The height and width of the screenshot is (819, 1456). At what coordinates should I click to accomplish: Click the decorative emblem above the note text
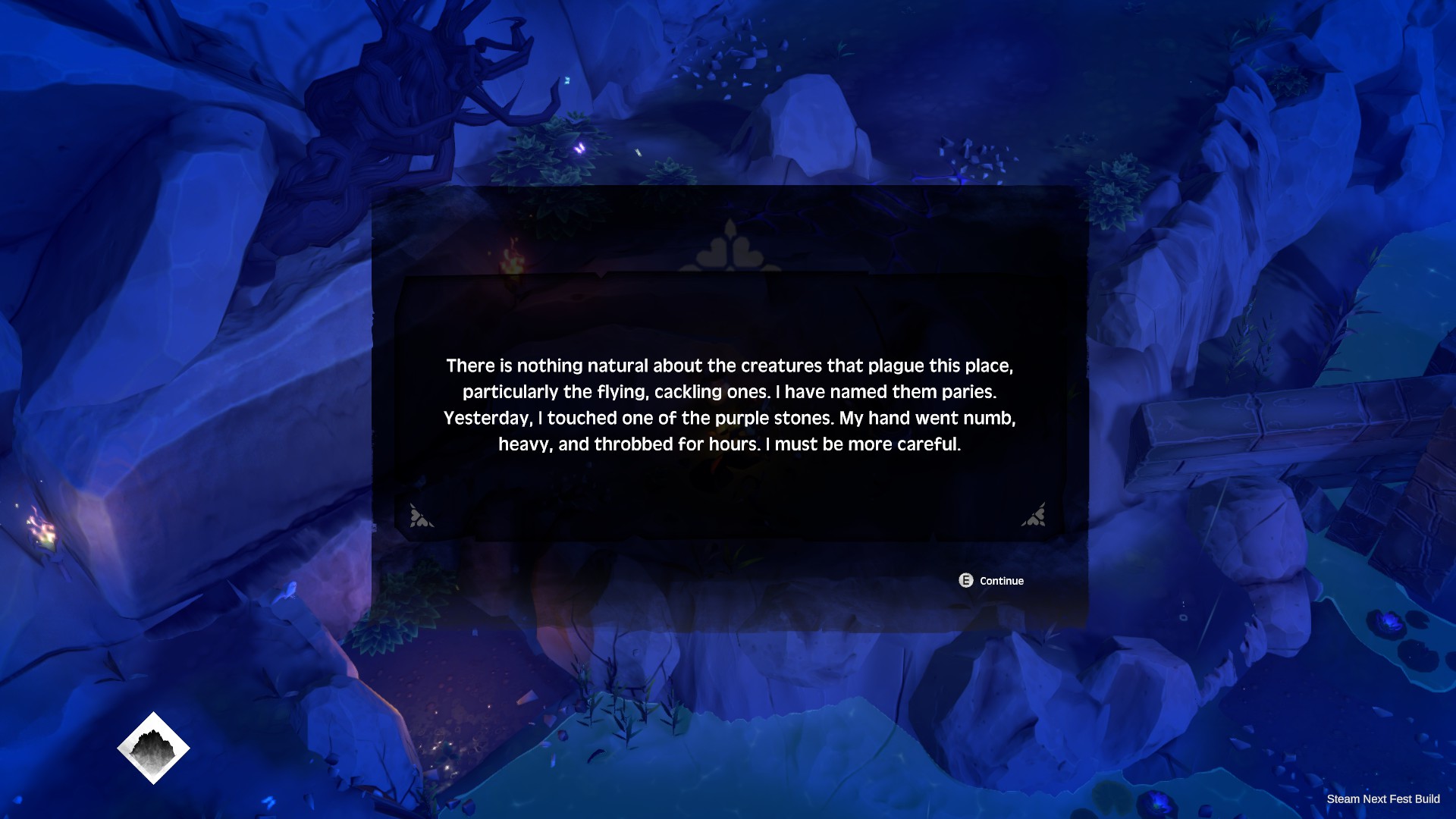[x=726, y=247]
